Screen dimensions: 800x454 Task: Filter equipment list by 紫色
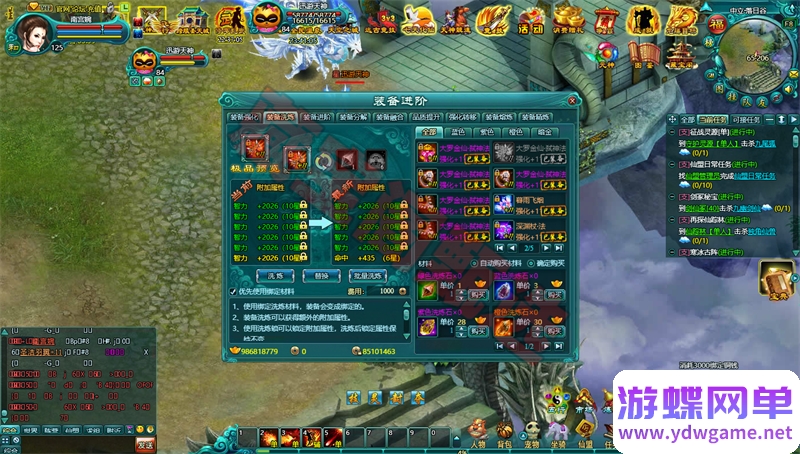pos(488,131)
